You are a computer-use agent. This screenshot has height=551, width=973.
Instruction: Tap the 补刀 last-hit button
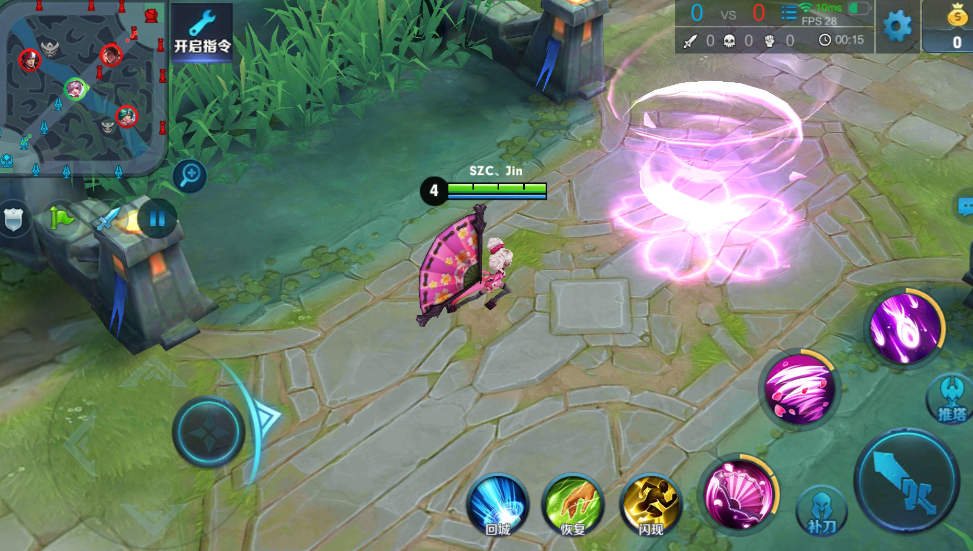tap(821, 510)
